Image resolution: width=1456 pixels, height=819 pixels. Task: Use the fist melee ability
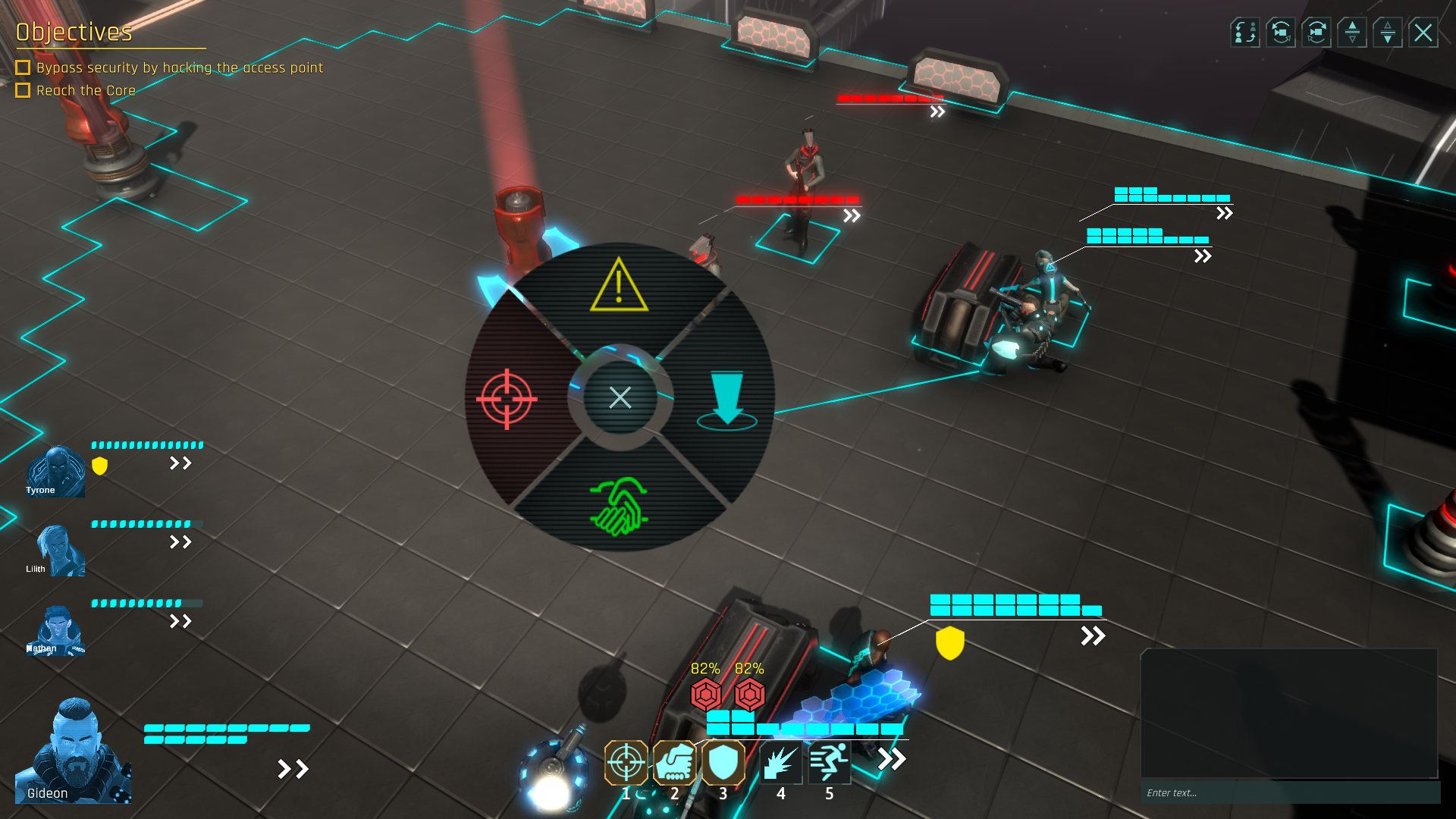click(x=674, y=762)
